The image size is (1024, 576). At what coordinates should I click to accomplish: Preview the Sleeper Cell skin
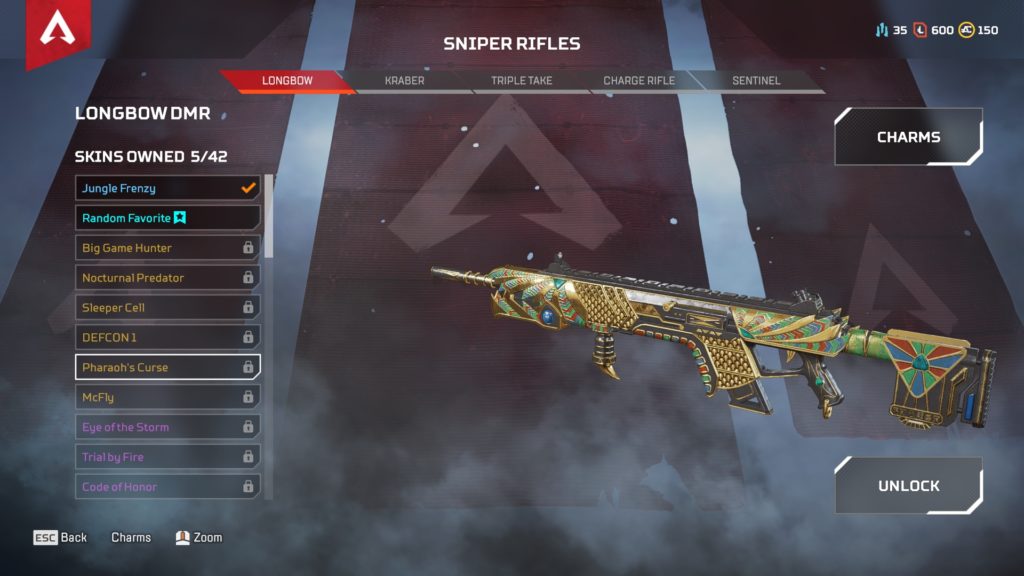click(167, 308)
